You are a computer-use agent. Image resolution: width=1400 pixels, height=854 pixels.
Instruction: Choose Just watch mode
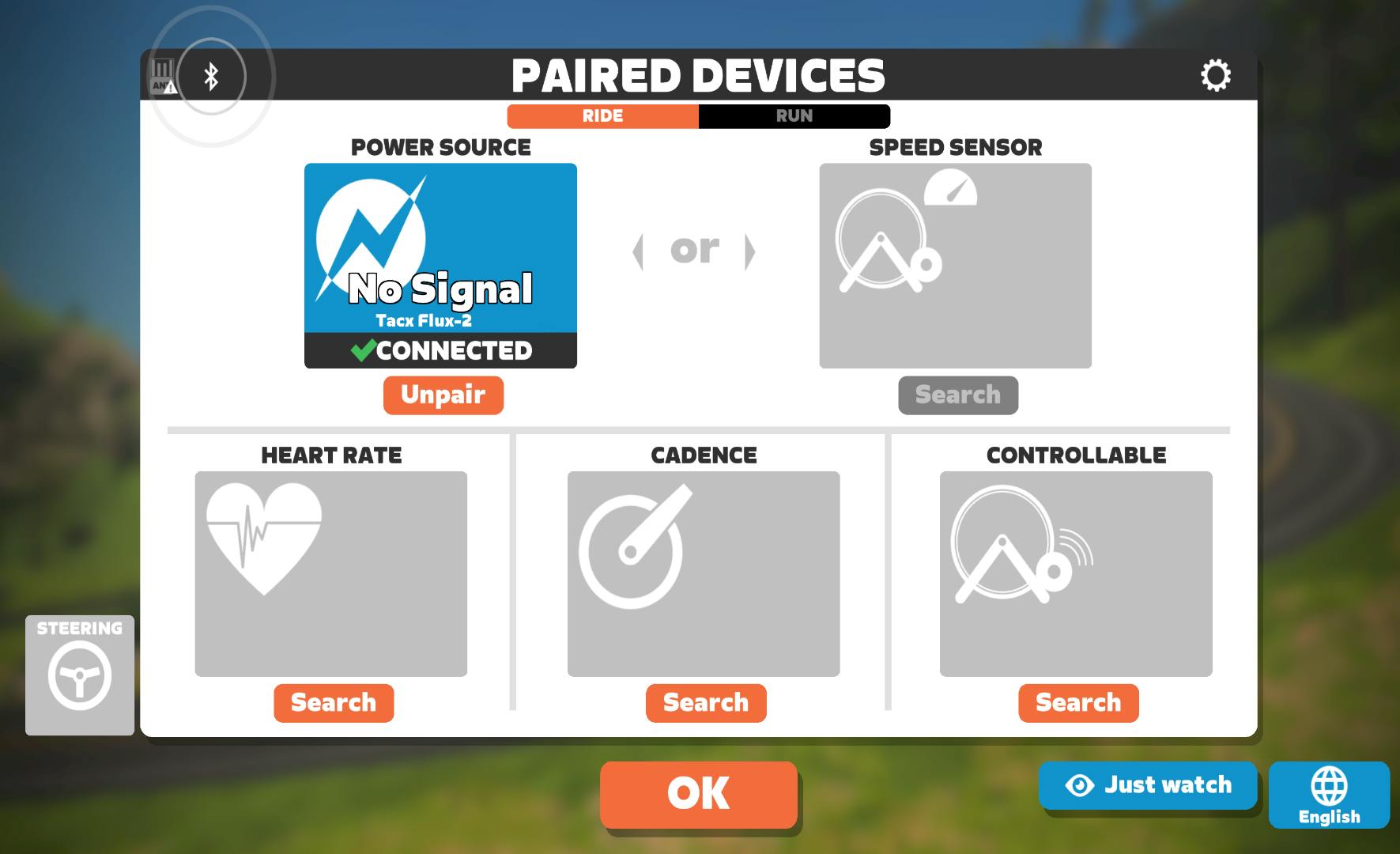(1147, 784)
